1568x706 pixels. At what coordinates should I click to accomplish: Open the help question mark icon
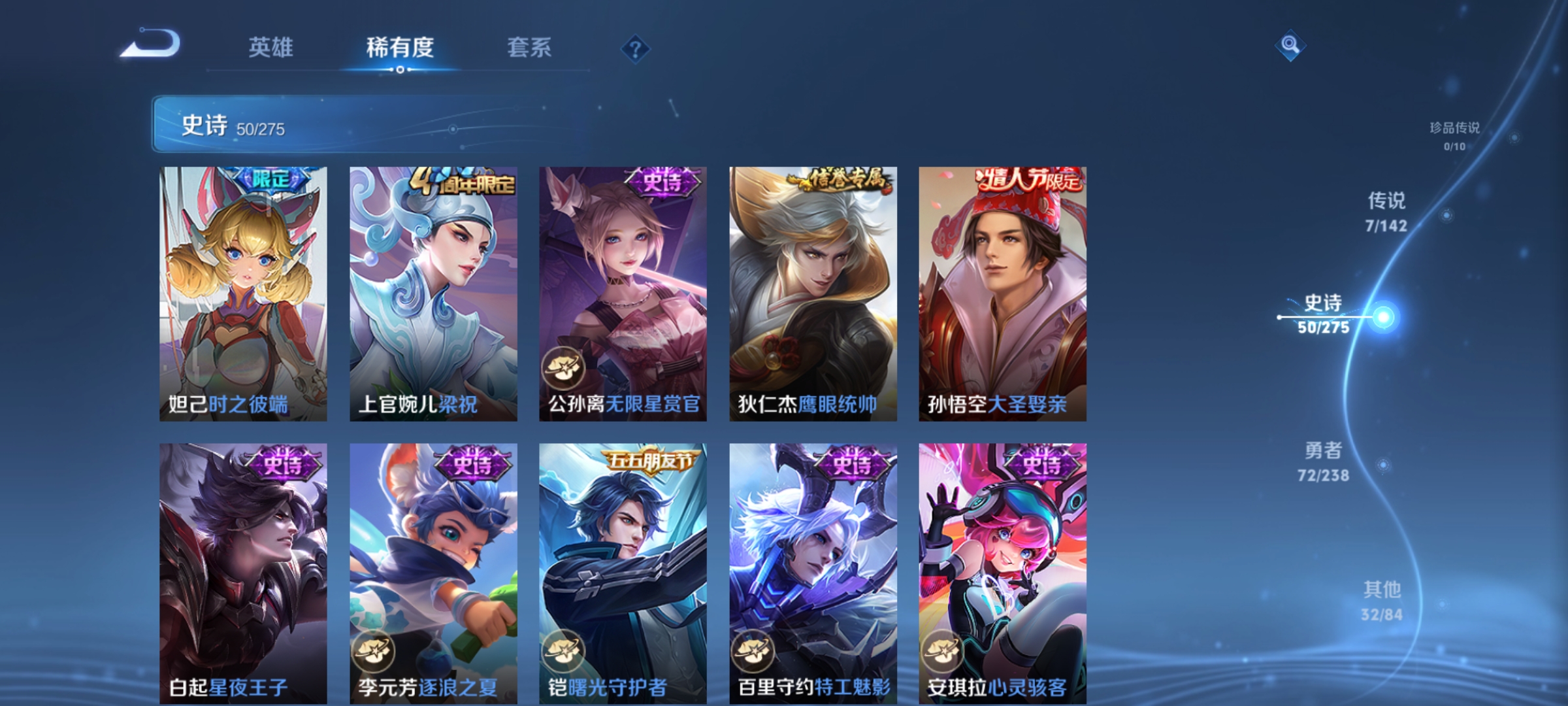[637, 48]
